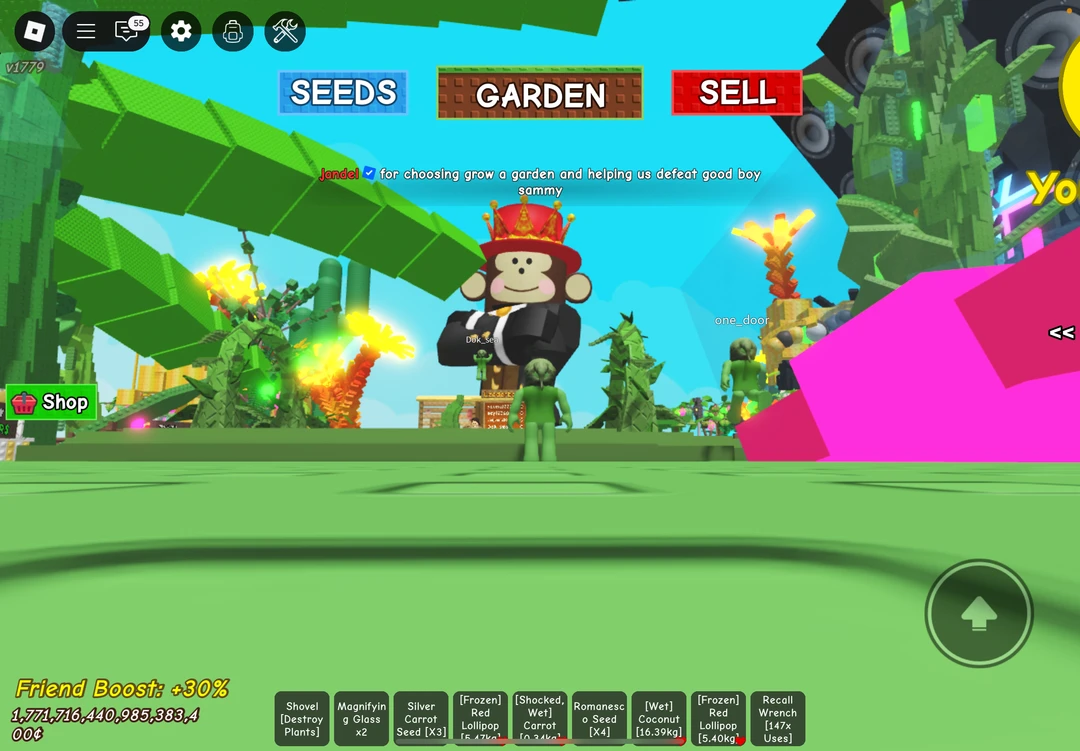Viewport: 1080px width, 751px height.
Task: Choose the Silver Carrot Seed slot
Action: click(421, 718)
